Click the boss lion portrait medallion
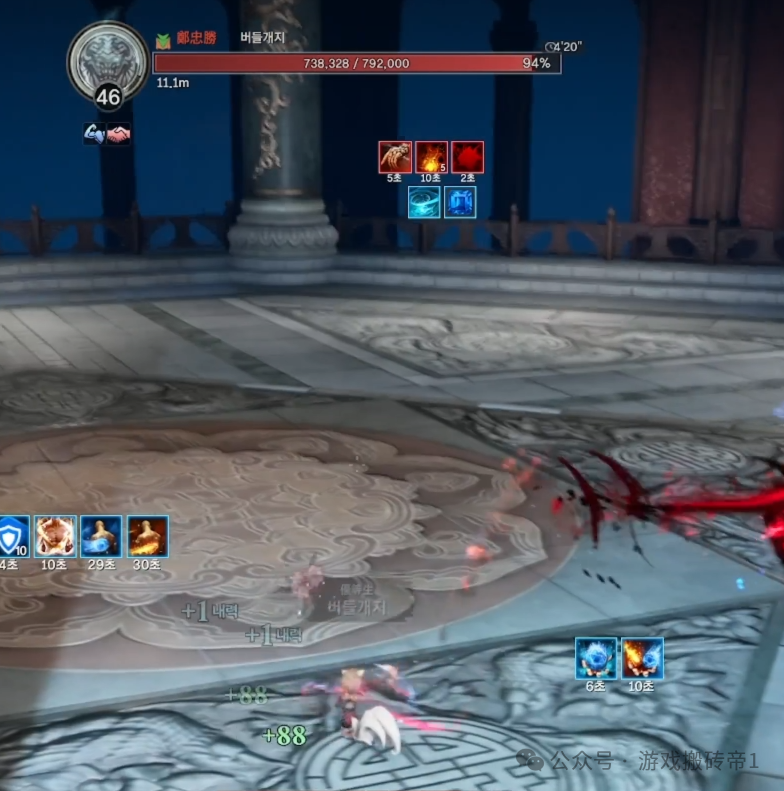The image size is (784, 791). click(x=107, y=60)
